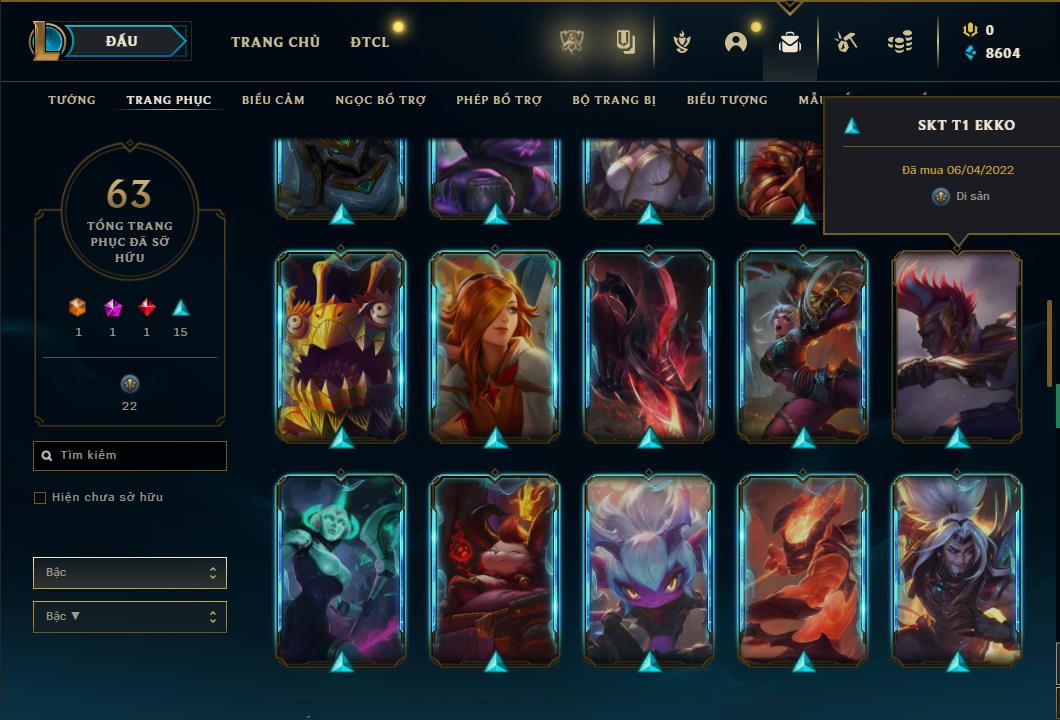Go to TRANG CHỦ home page
Viewport: 1060px width, 720px height.
pos(275,42)
